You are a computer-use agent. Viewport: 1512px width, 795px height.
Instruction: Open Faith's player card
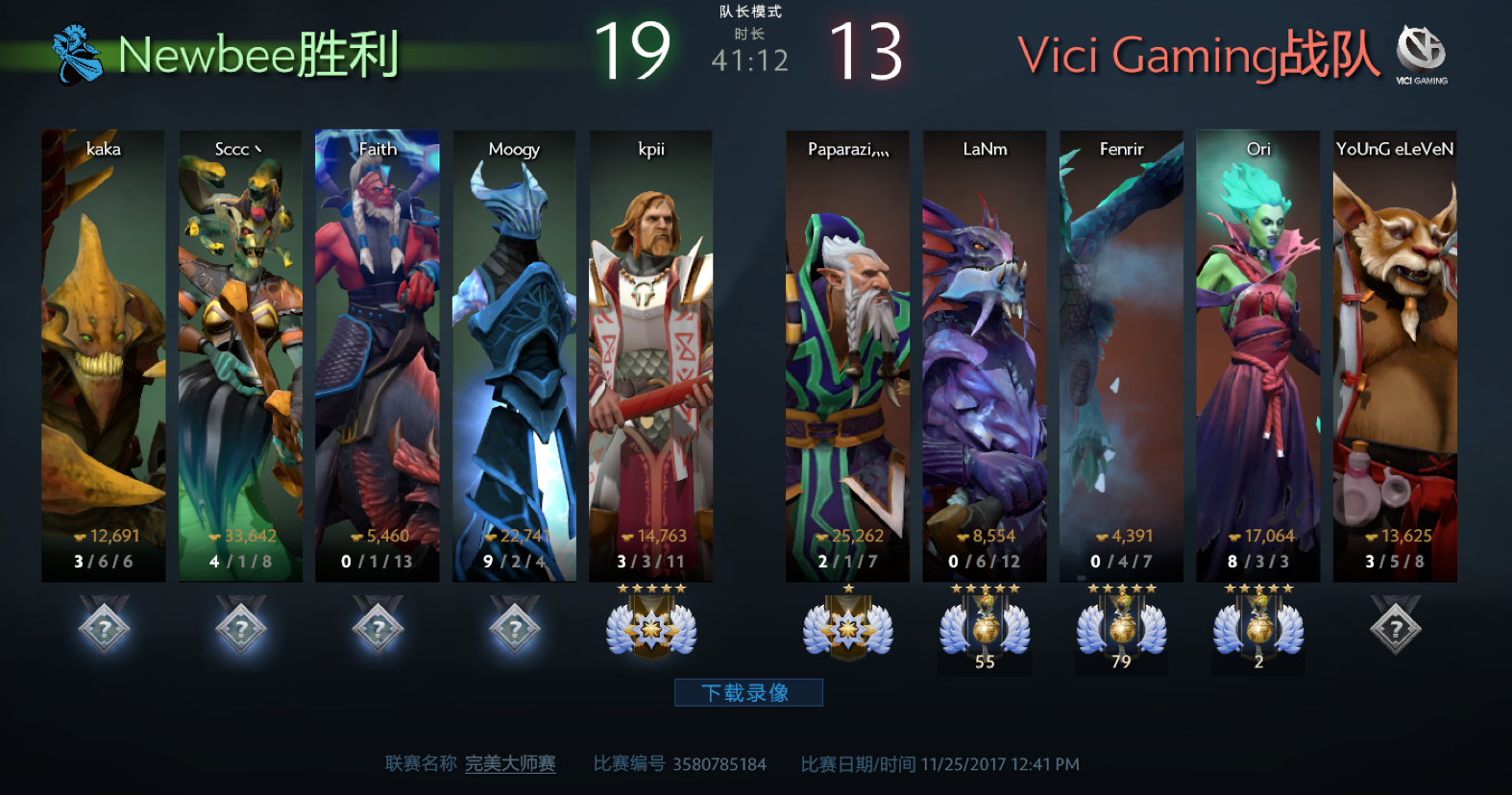pyautogui.click(x=378, y=355)
